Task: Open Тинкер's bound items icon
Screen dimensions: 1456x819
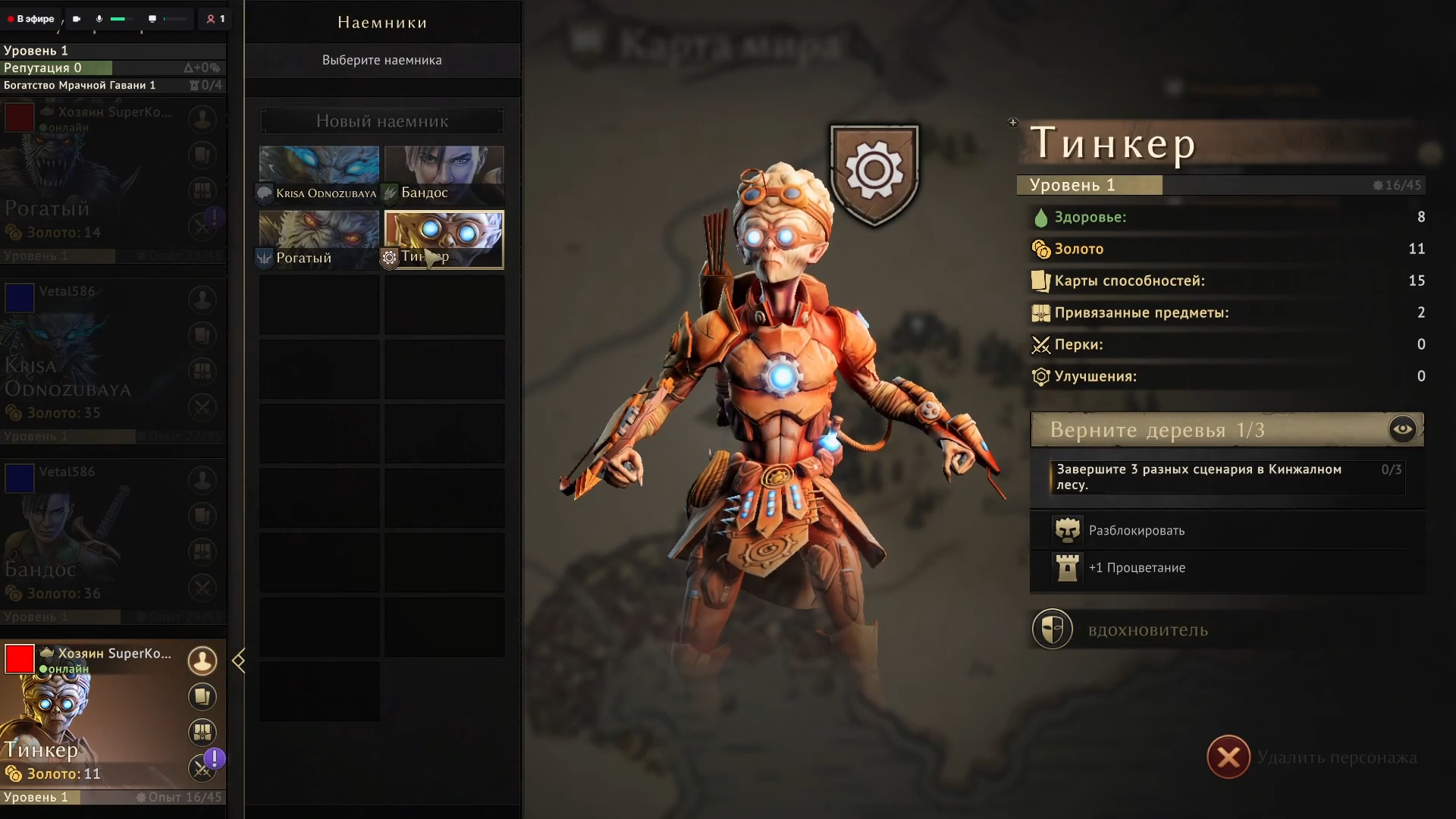Action: (x=202, y=732)
